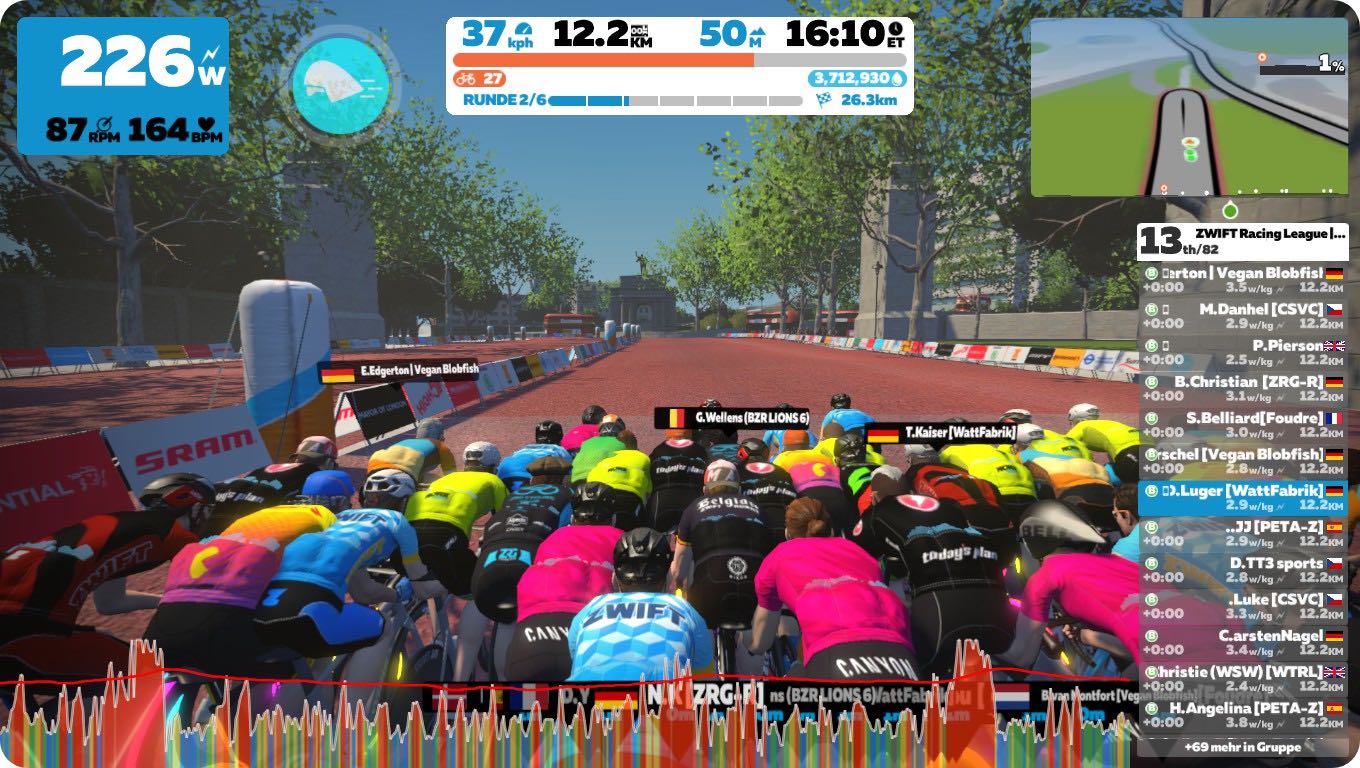The height and width of the screenshot is (768, 1360).
Task: Expand the '+69 mehr in Gruppe' row
Action: coord(1242,747)
